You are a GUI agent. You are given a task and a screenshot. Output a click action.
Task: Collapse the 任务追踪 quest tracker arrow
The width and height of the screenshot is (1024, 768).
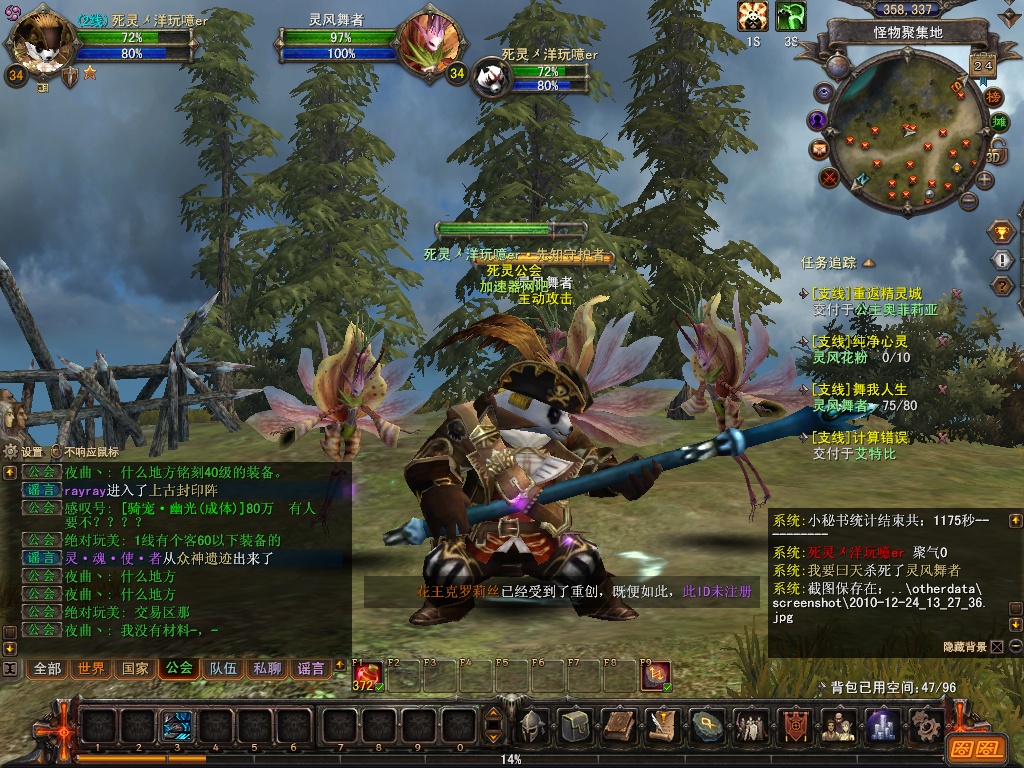pos(869,263)
